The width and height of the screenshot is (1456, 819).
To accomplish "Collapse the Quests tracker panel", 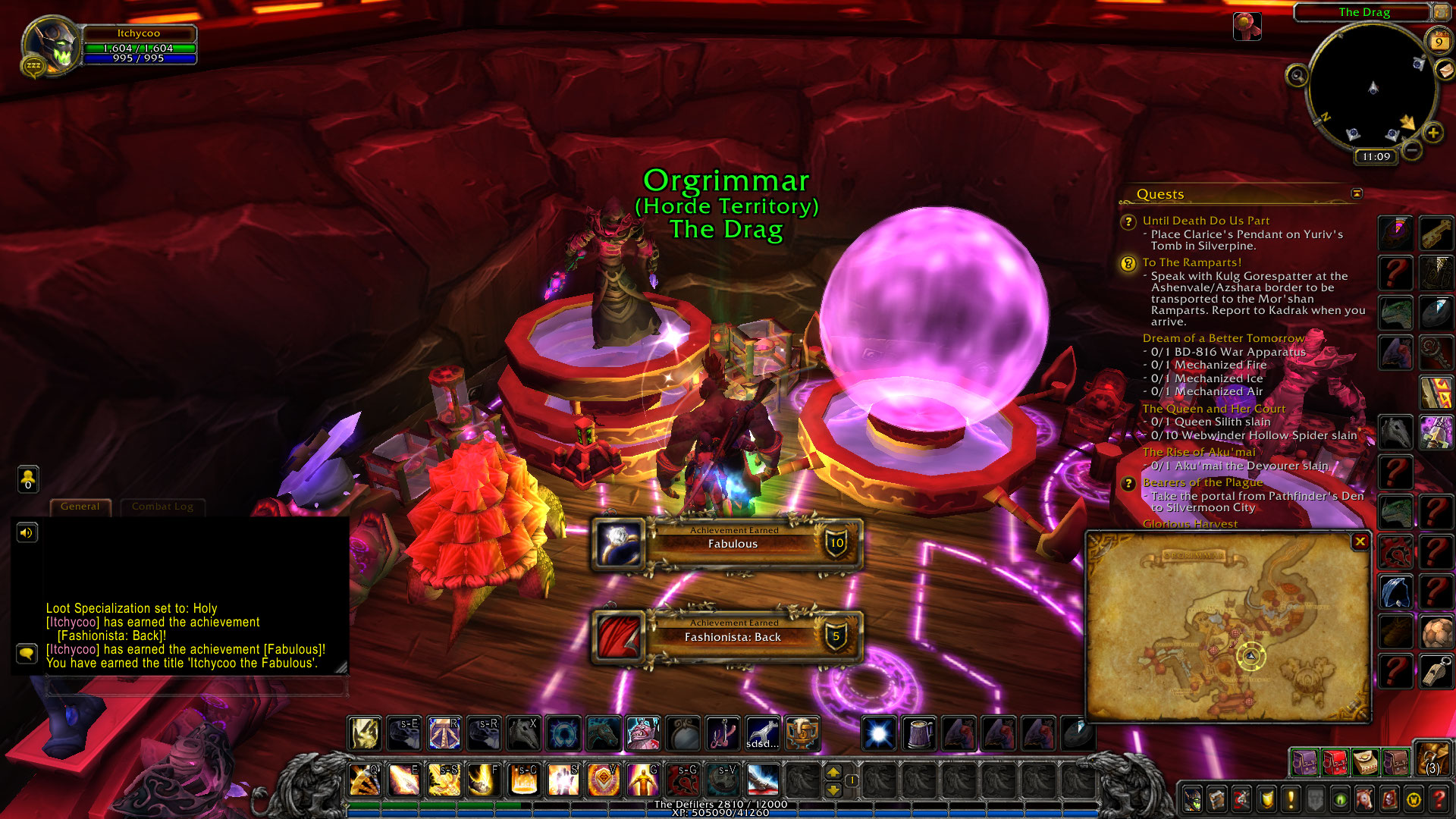I will [x=1357, y=194].
